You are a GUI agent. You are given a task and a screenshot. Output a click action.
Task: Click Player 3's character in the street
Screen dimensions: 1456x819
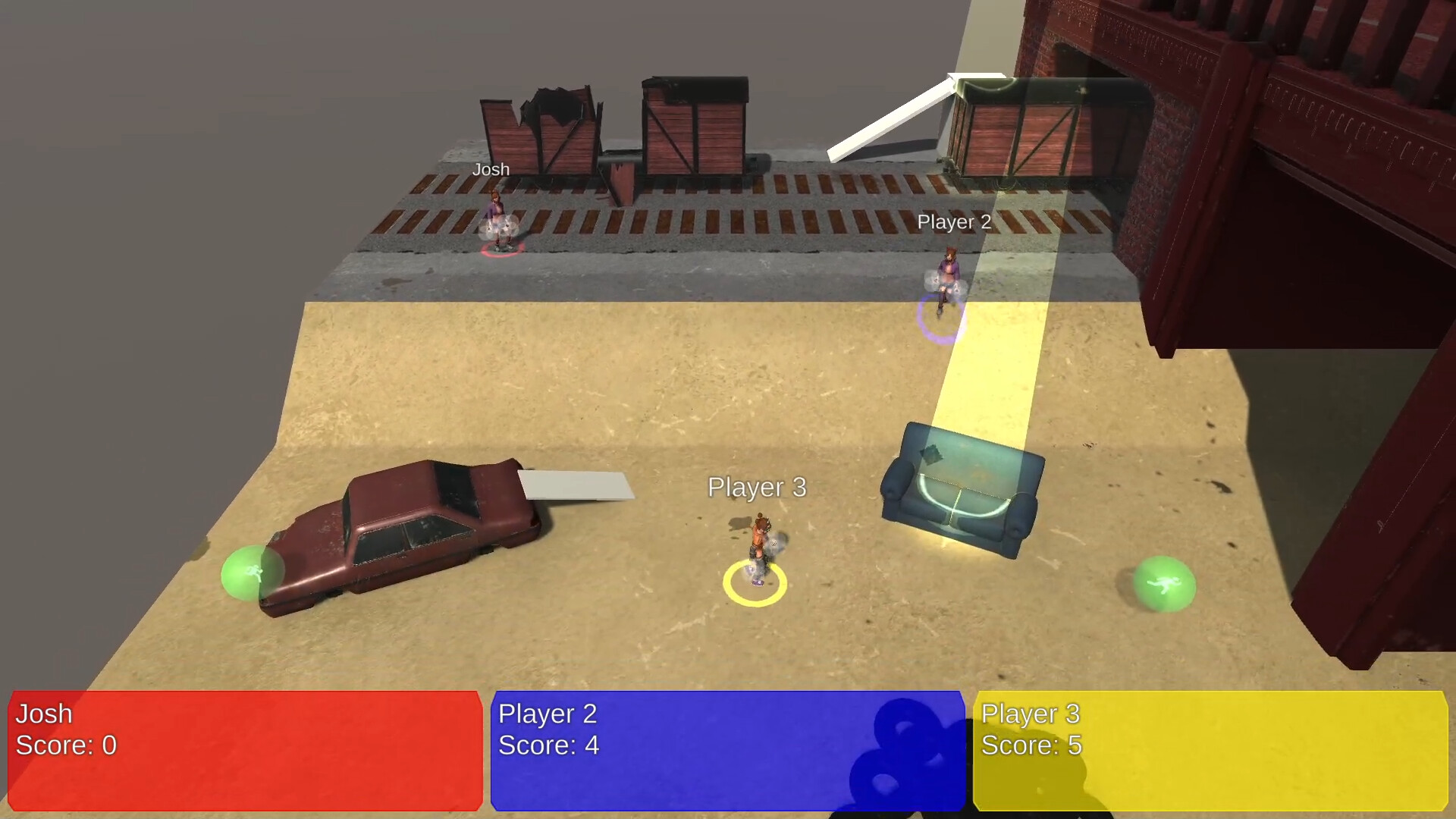(x=756, y=538)
